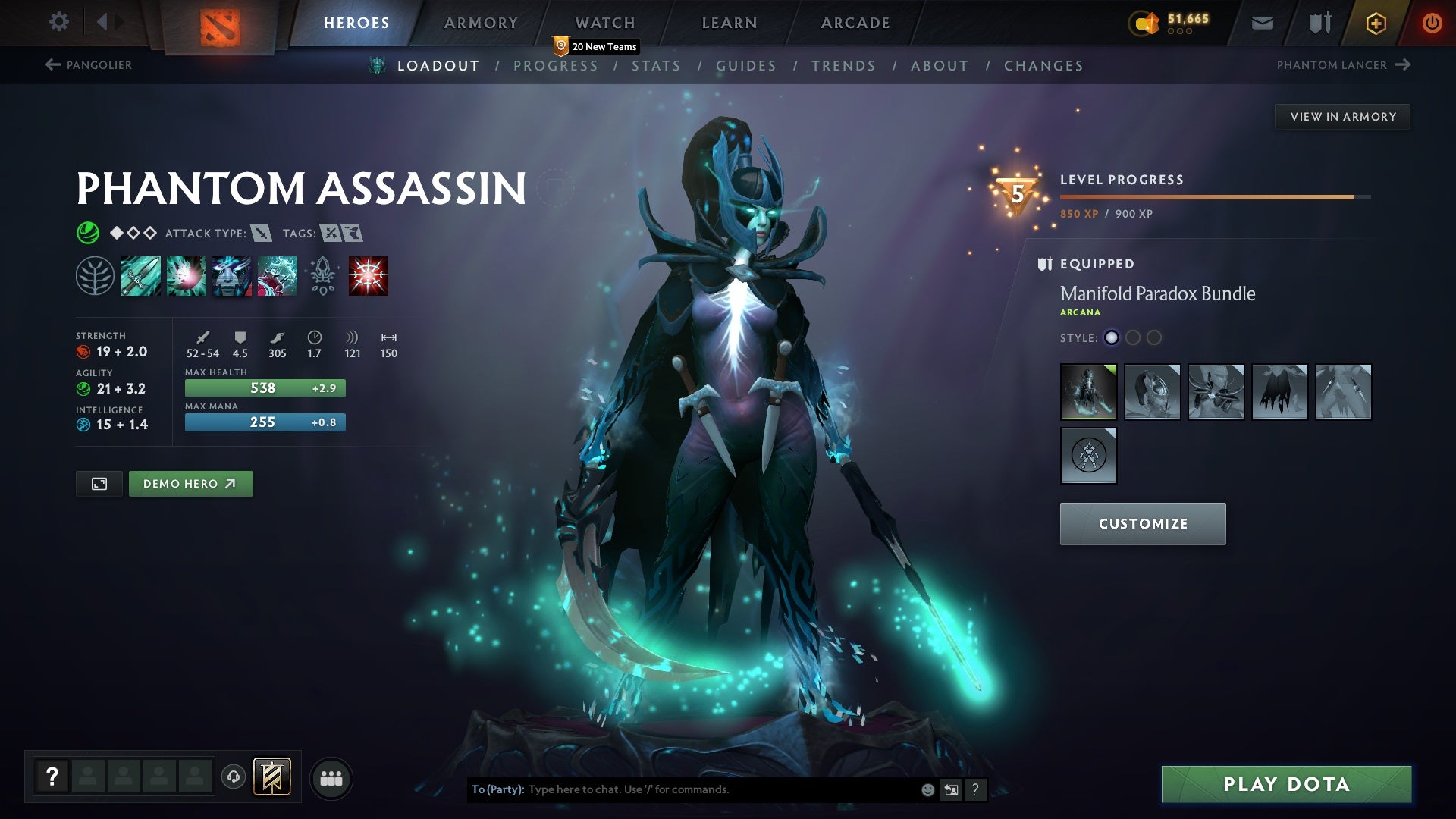
Task: Open the Phantom Strike ability icon
Action: pos(186,276)
